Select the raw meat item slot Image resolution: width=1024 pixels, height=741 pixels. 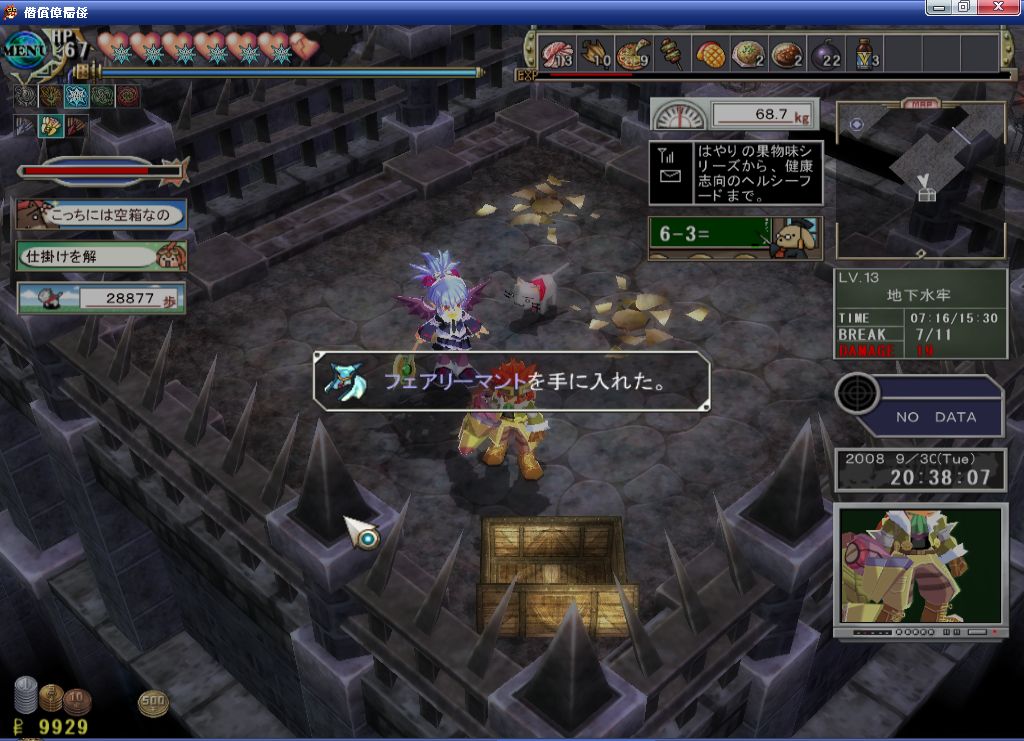[x=556, y=53]
